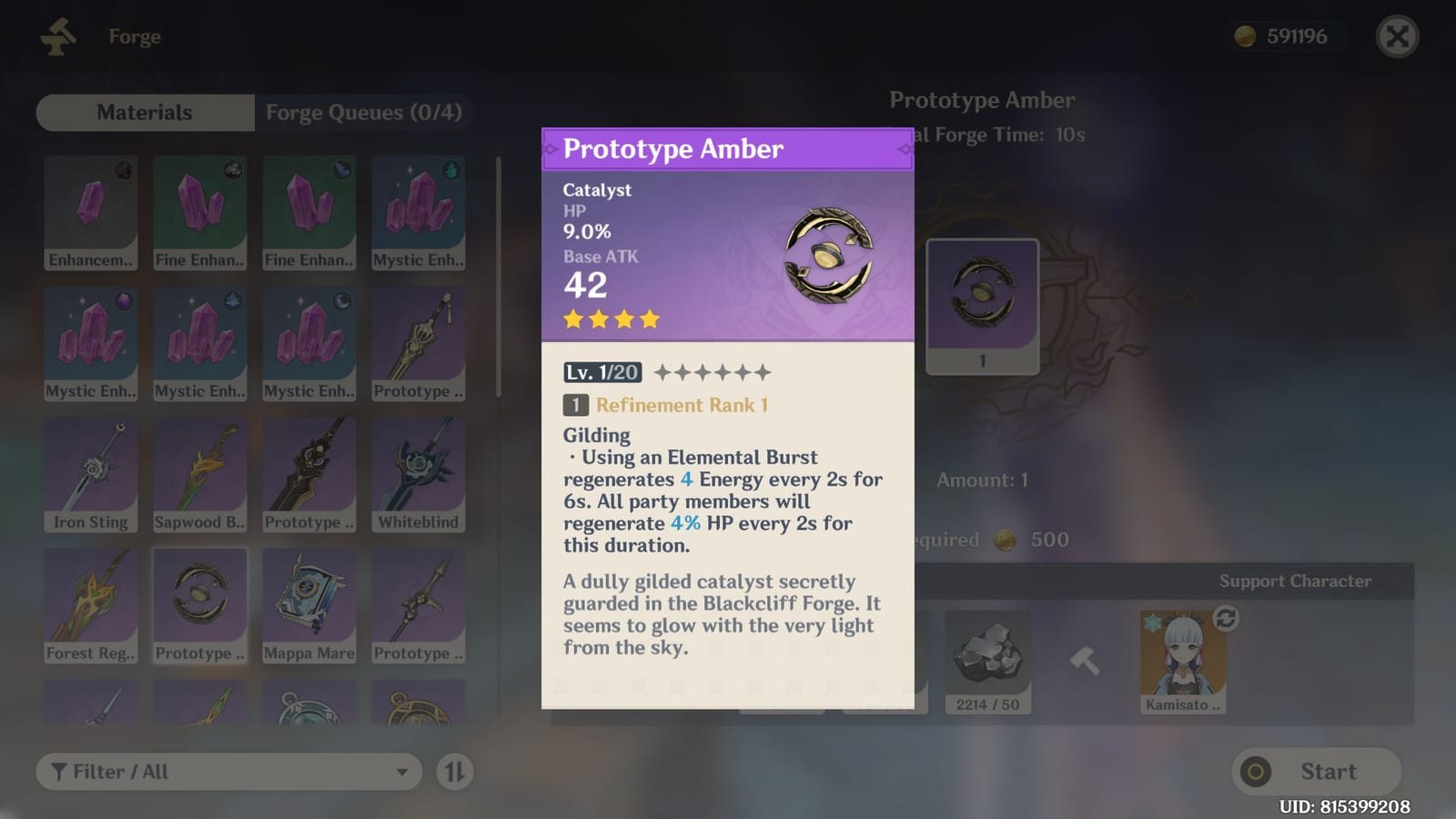Click the sort order icon beside the filter
The height and width of the screenshot is (819, 1456).
(x=457, y=771)
